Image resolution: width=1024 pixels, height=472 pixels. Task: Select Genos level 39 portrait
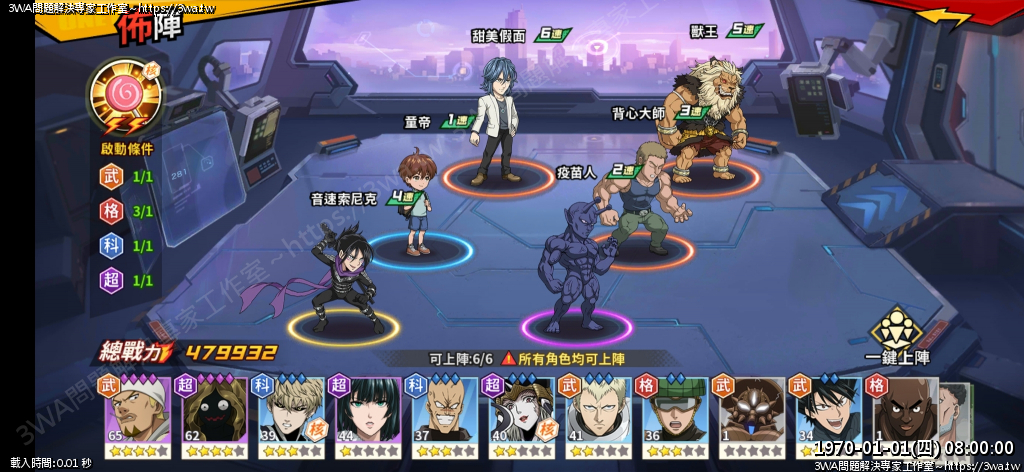click(x=291, y=414)
